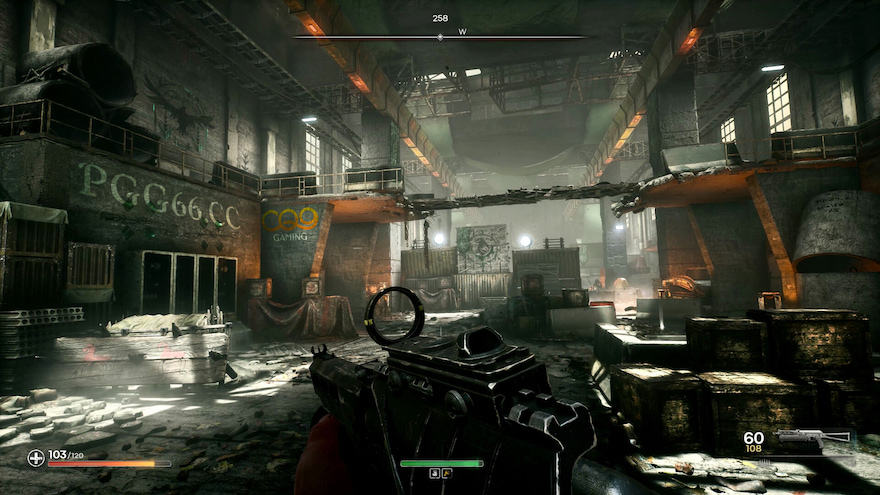This screenshot has height=495, width=880.
Task: Click the compass heading marker
Action: coord(440,37)
